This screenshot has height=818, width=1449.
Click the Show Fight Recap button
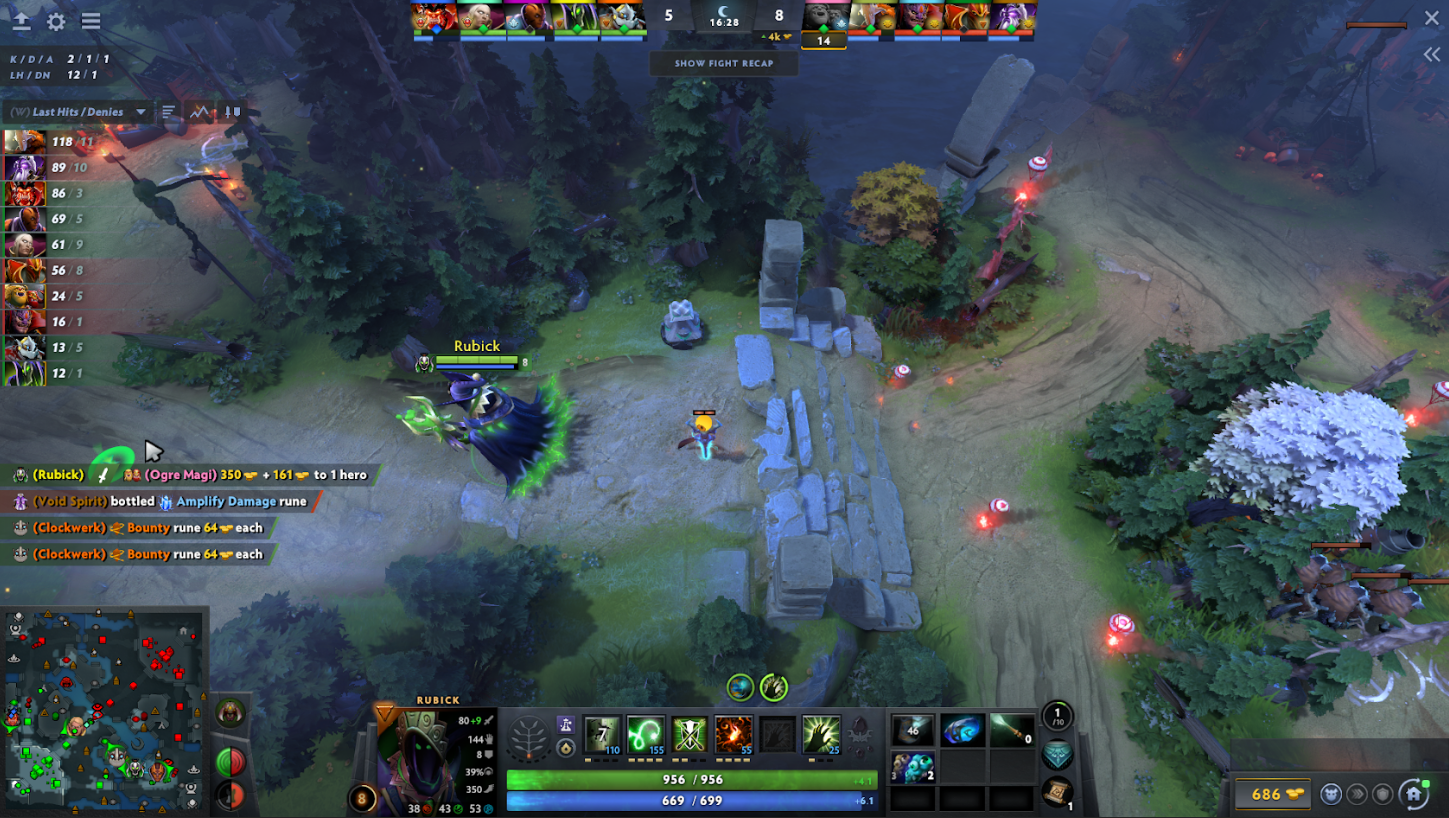pos(724,63)
